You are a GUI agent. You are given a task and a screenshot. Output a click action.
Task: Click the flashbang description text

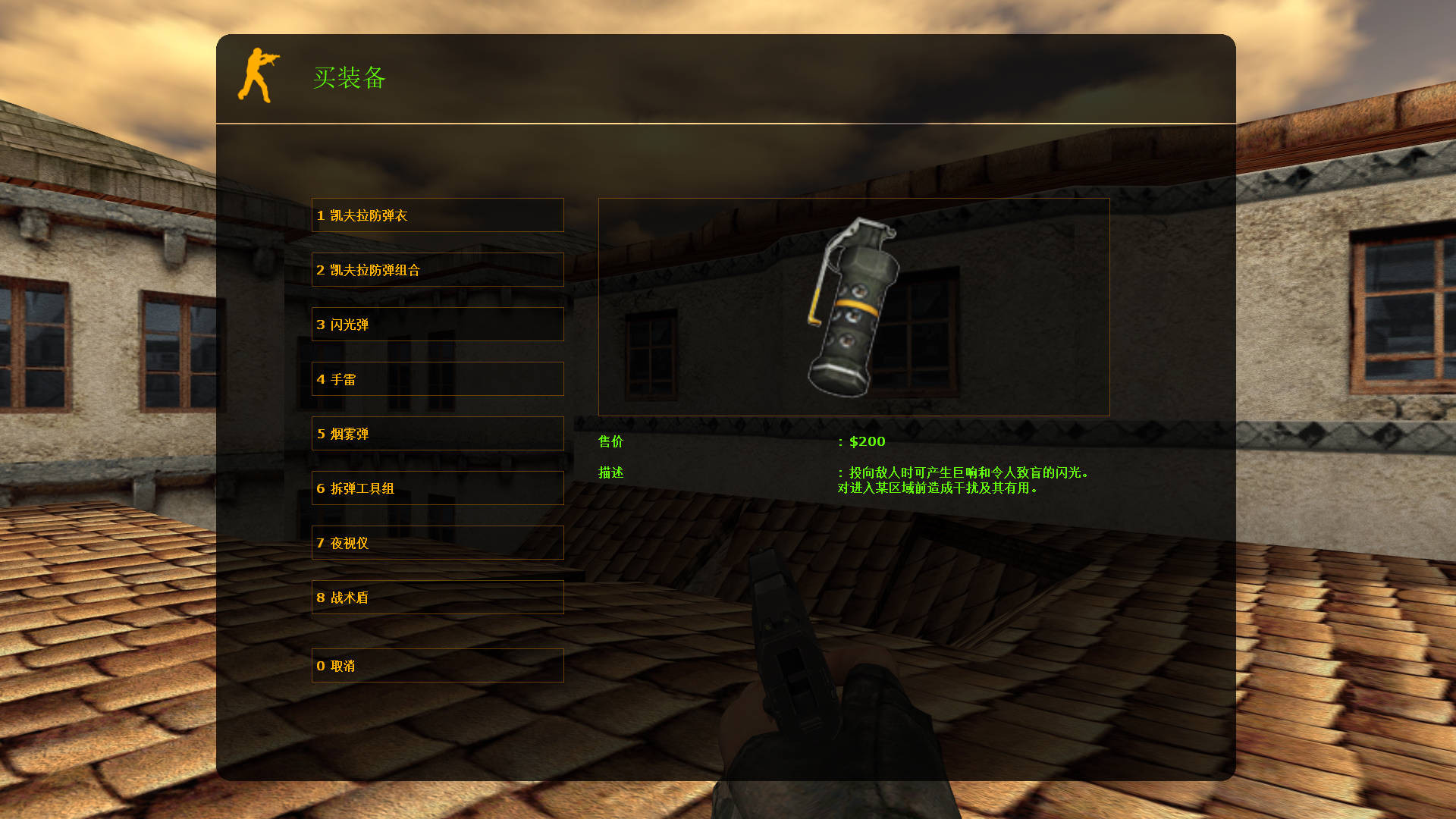point(963,481)
